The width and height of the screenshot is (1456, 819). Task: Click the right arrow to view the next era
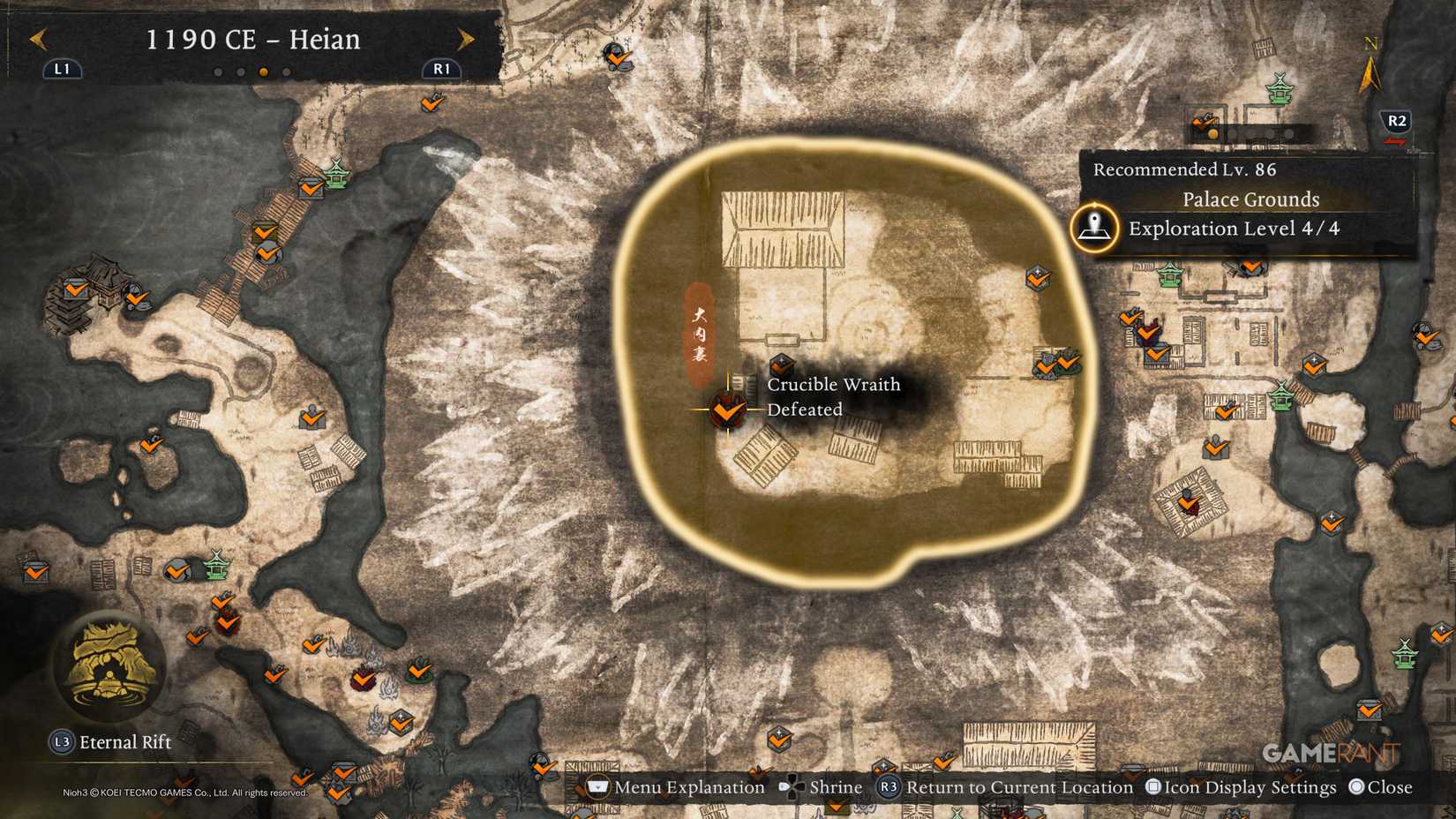pyautogui.click(x=465, y=40)
